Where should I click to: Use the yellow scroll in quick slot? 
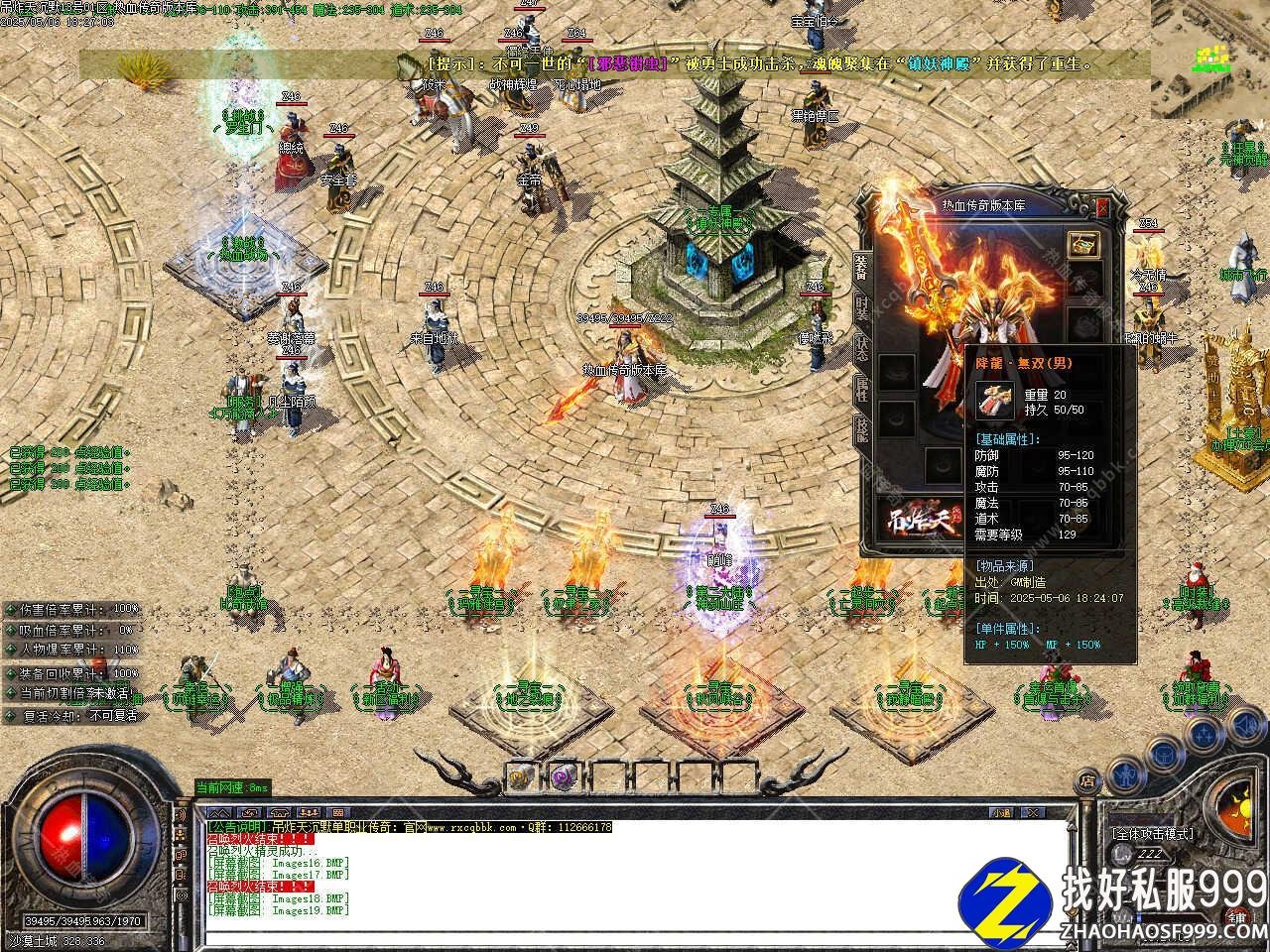pyautogui.click(x=520, y=776)
